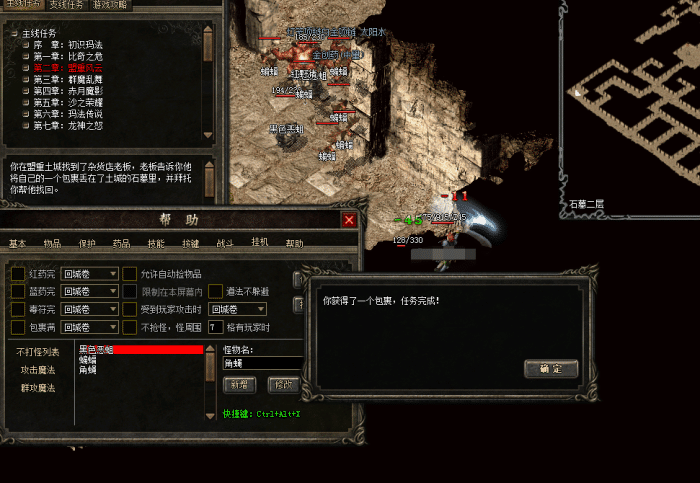Select 蝙蝠 in the monster list
This screenshot has height=483, width=700.
pos(88,360)
